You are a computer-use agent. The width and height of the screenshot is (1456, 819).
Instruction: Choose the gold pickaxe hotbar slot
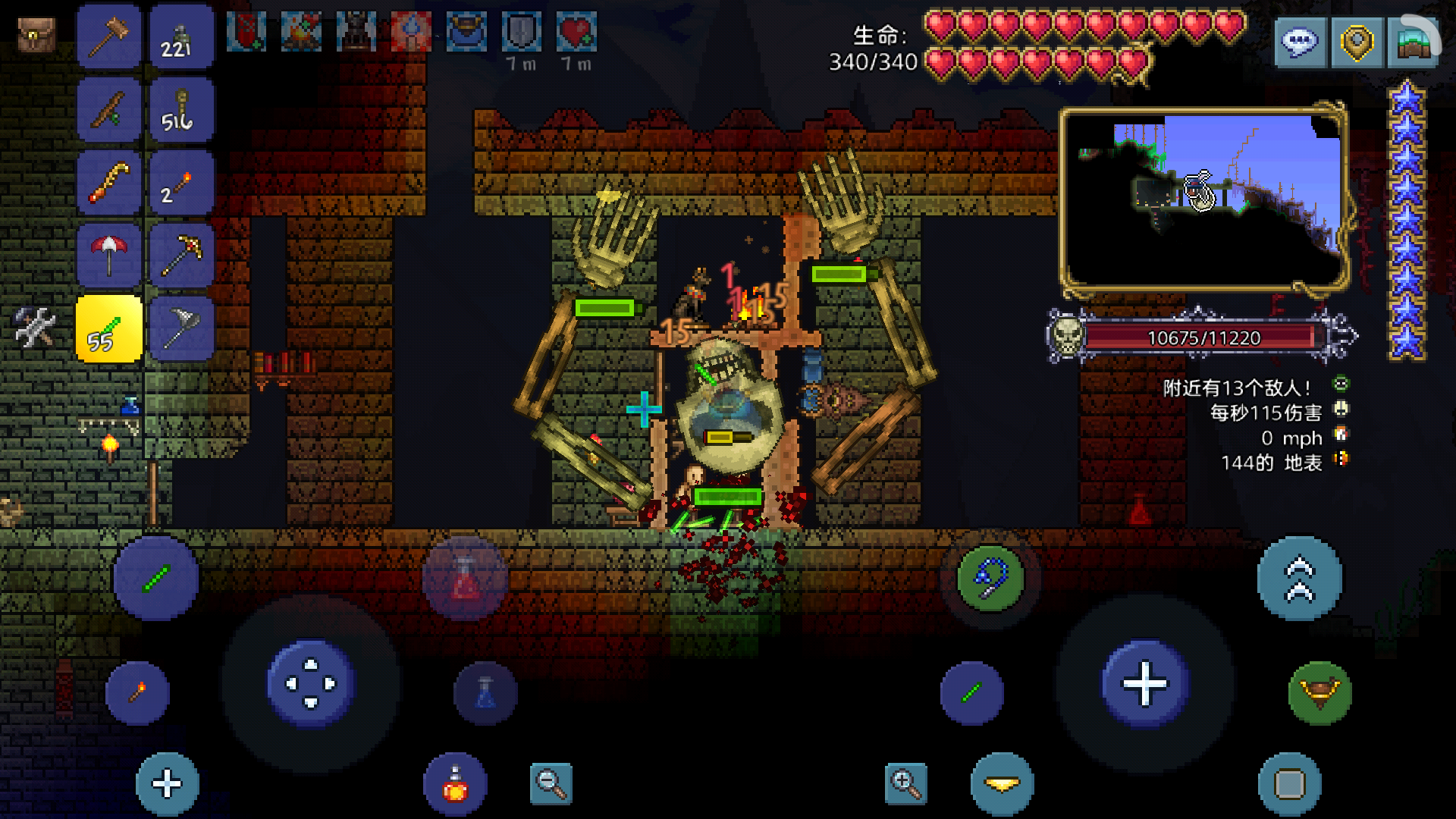[182, 256]
